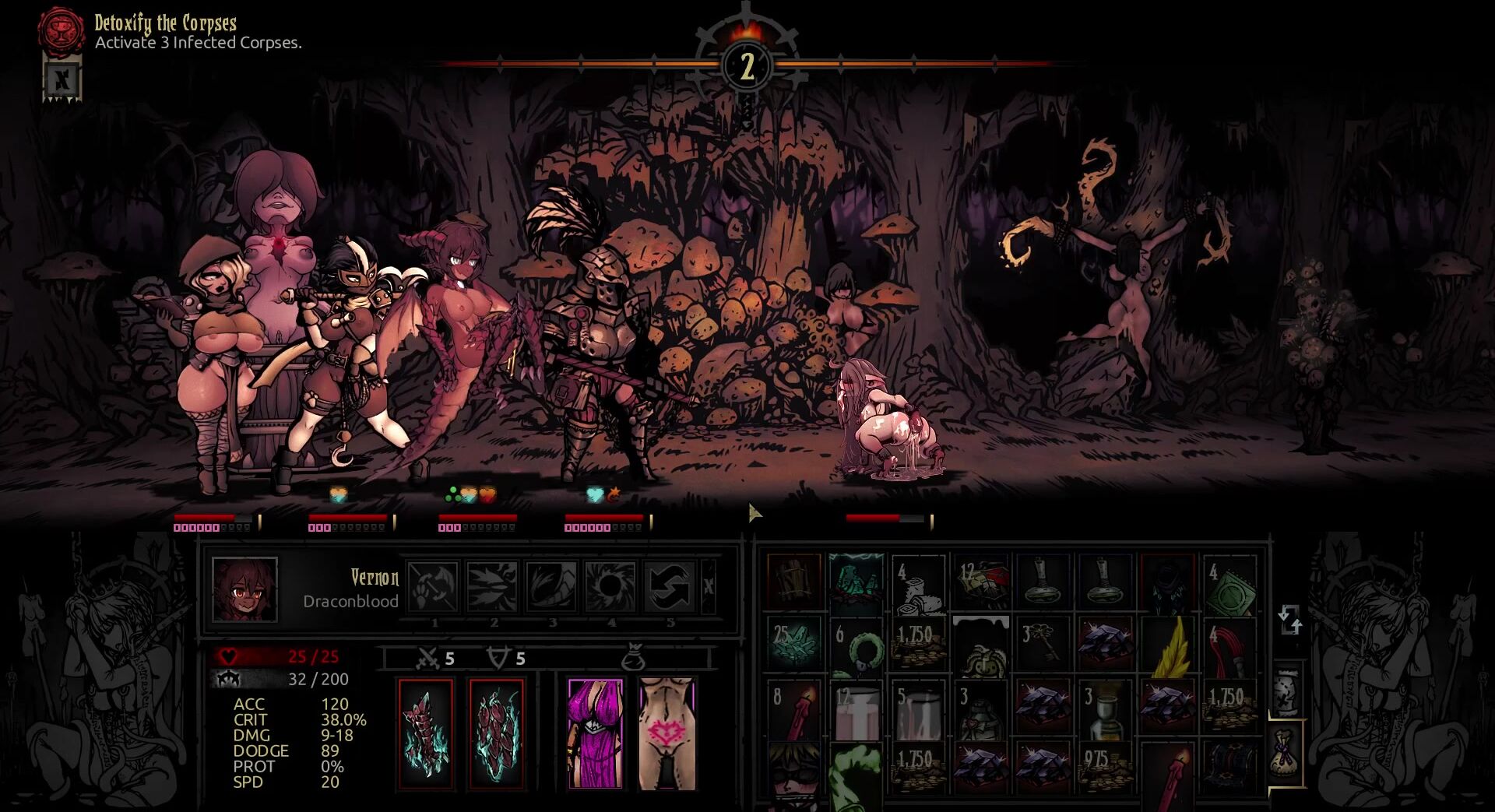1495x812 pixels.
Task: Select the magenta dress equipment slot
Action: pos(595,733)
